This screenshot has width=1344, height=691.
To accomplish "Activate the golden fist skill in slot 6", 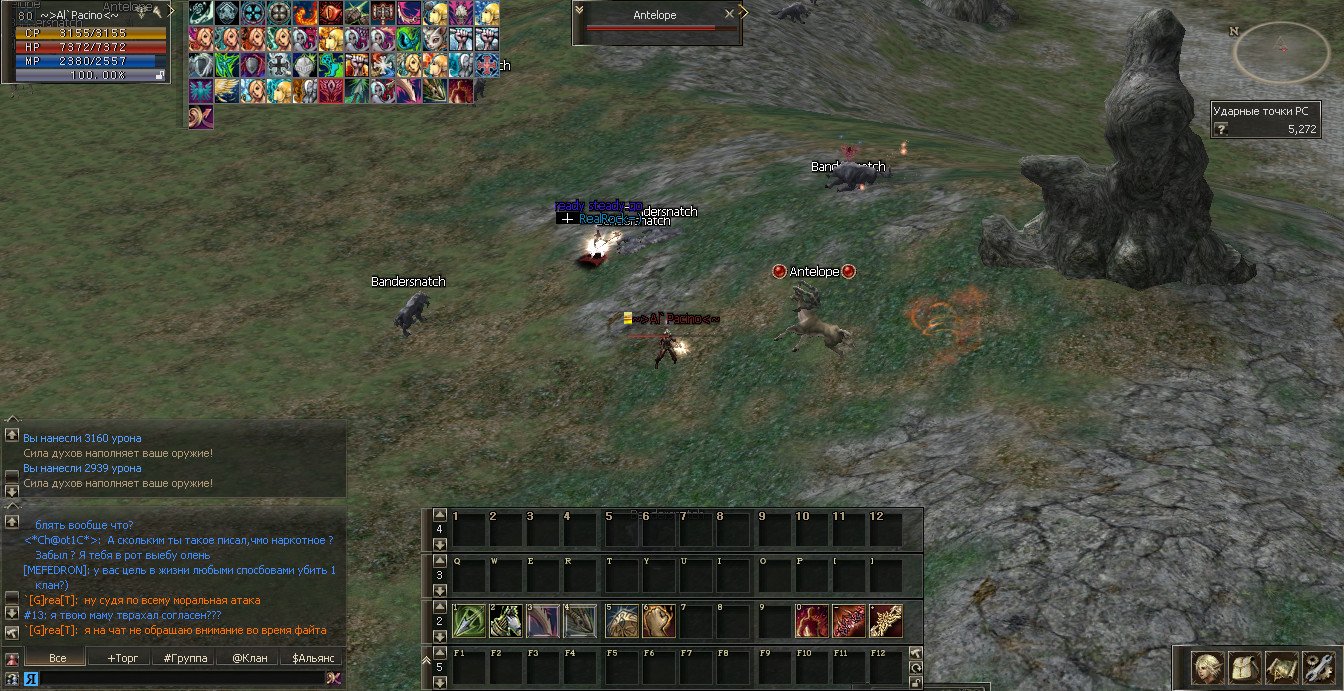I will 658,621.
